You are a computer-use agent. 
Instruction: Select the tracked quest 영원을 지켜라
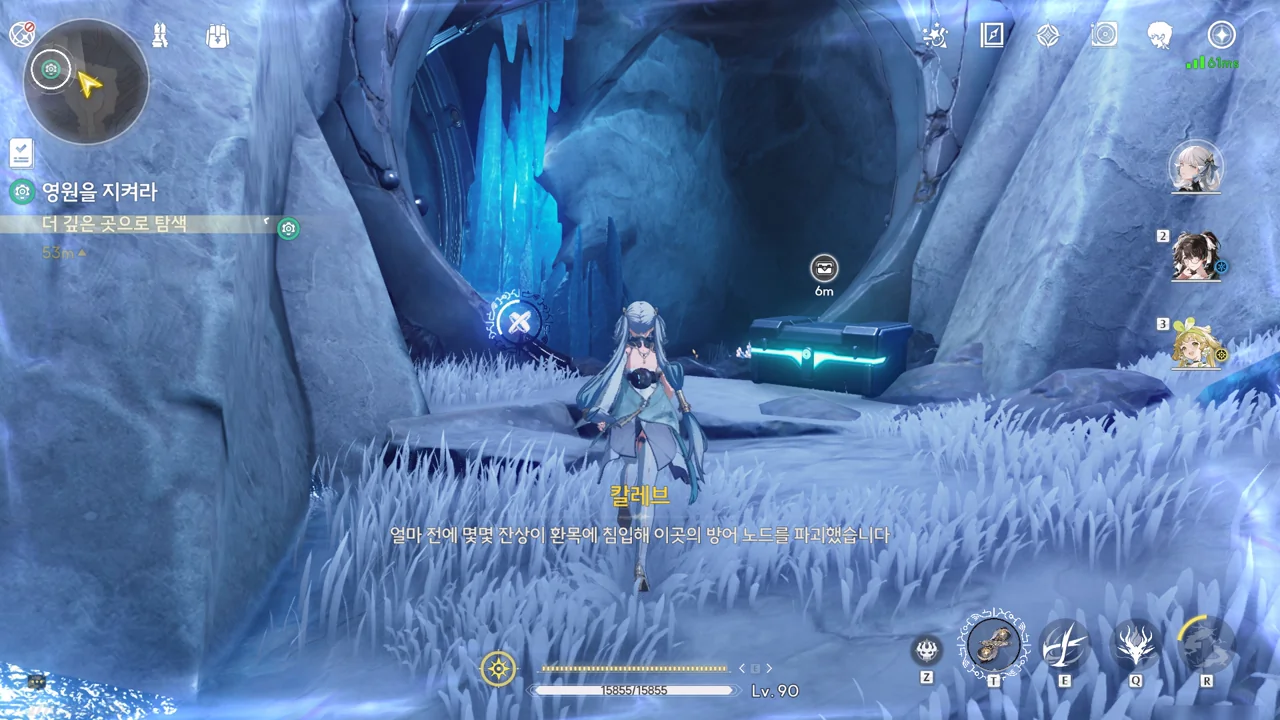(98, 192)
